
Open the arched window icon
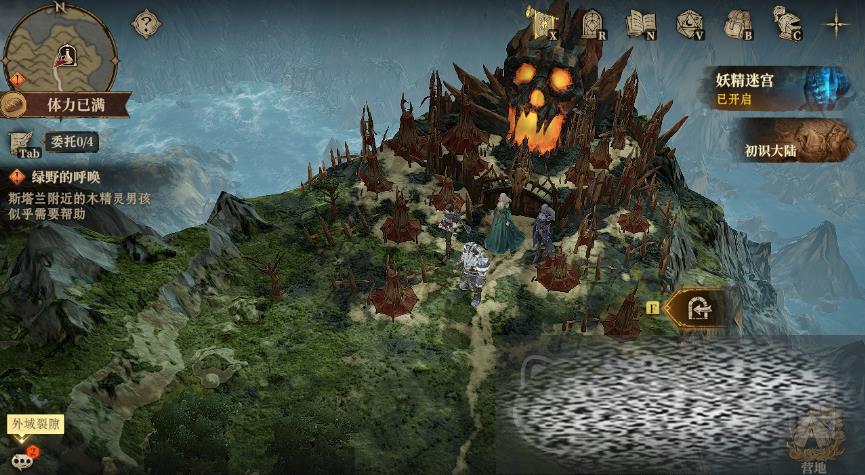pos(592,22)
